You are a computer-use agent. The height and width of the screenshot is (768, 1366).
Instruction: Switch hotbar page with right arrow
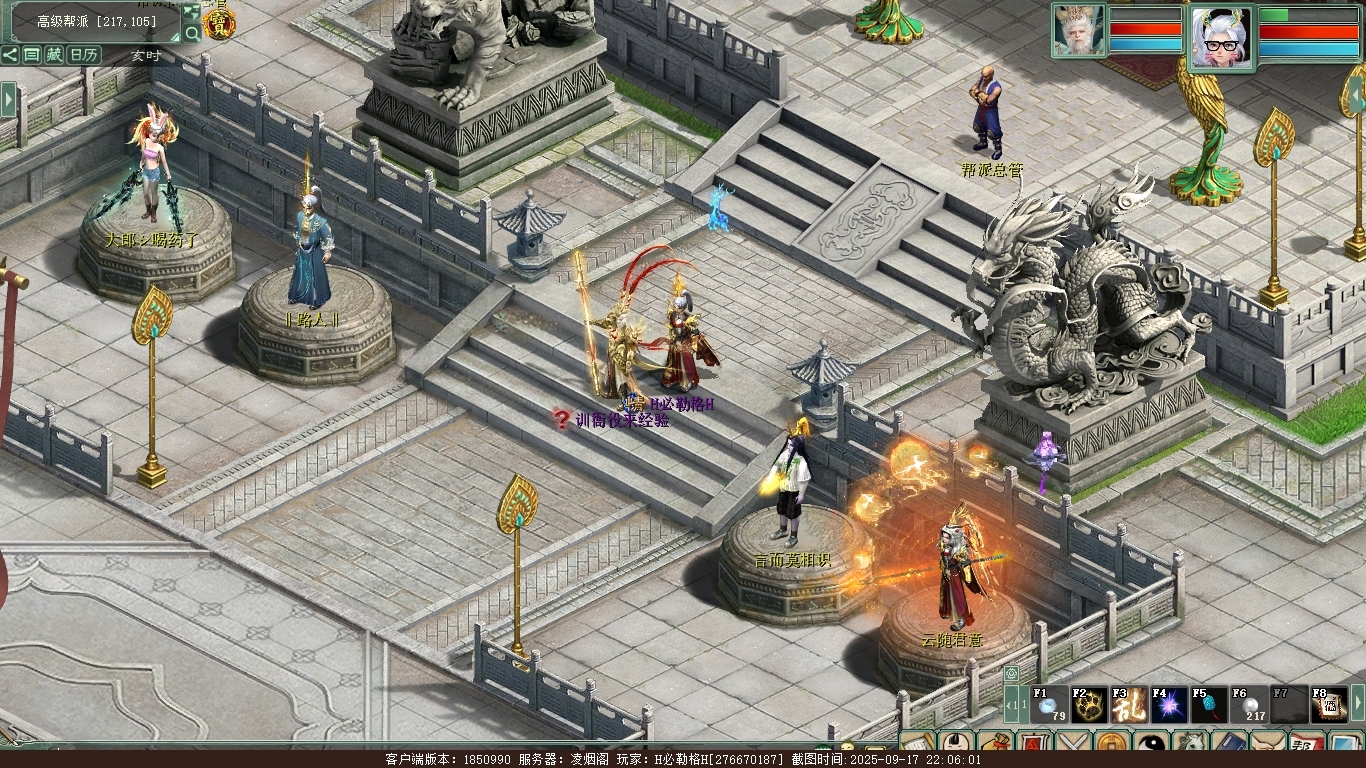(1357, 704)
